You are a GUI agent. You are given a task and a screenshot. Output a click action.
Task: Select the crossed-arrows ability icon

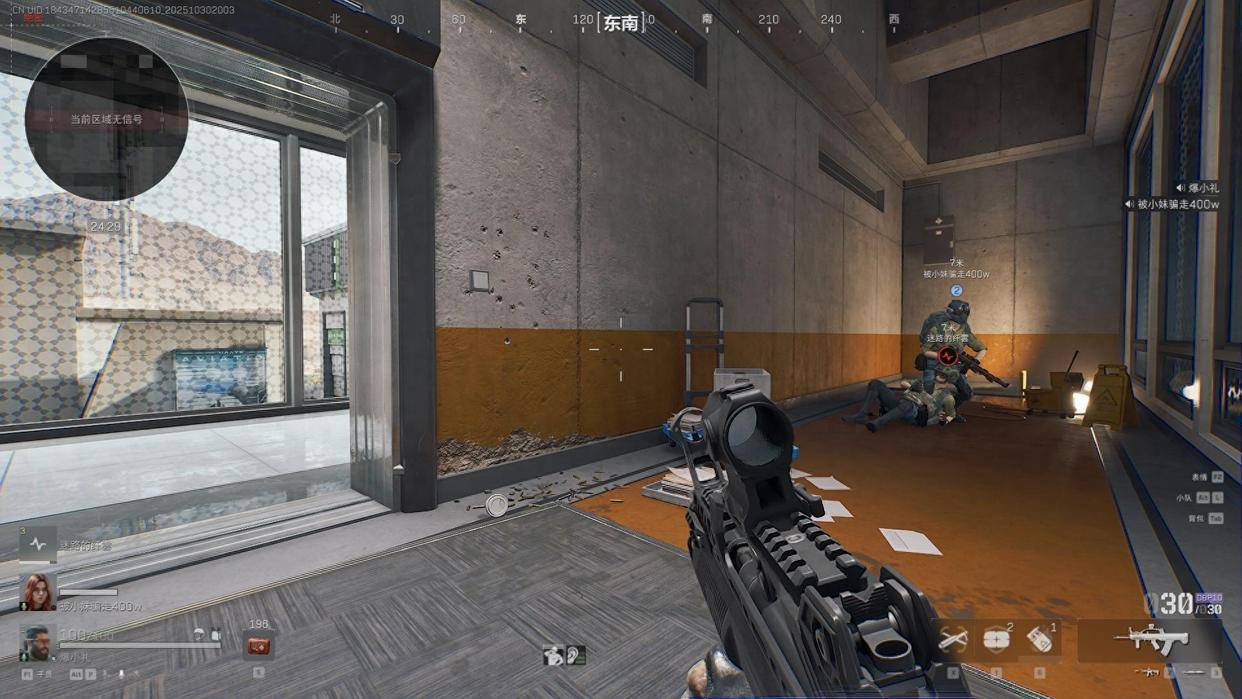pyautogui.click(x=953, y=638)
